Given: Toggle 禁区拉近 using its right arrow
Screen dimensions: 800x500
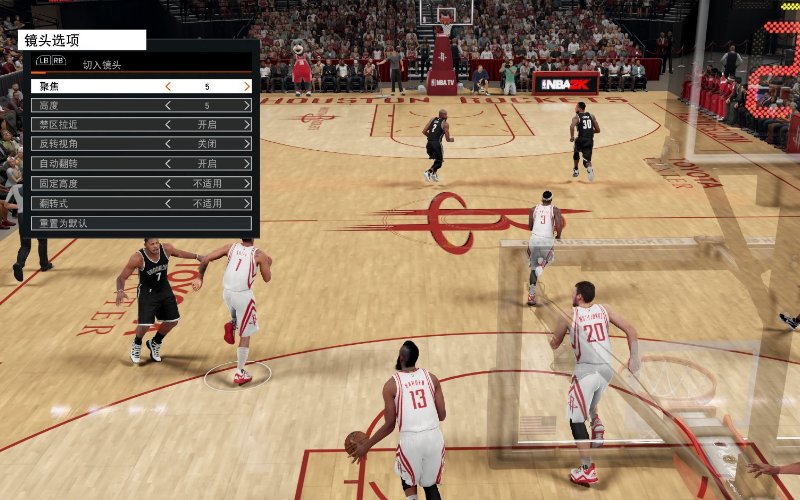Looking at the screenshot, I should tap(246, 125).
